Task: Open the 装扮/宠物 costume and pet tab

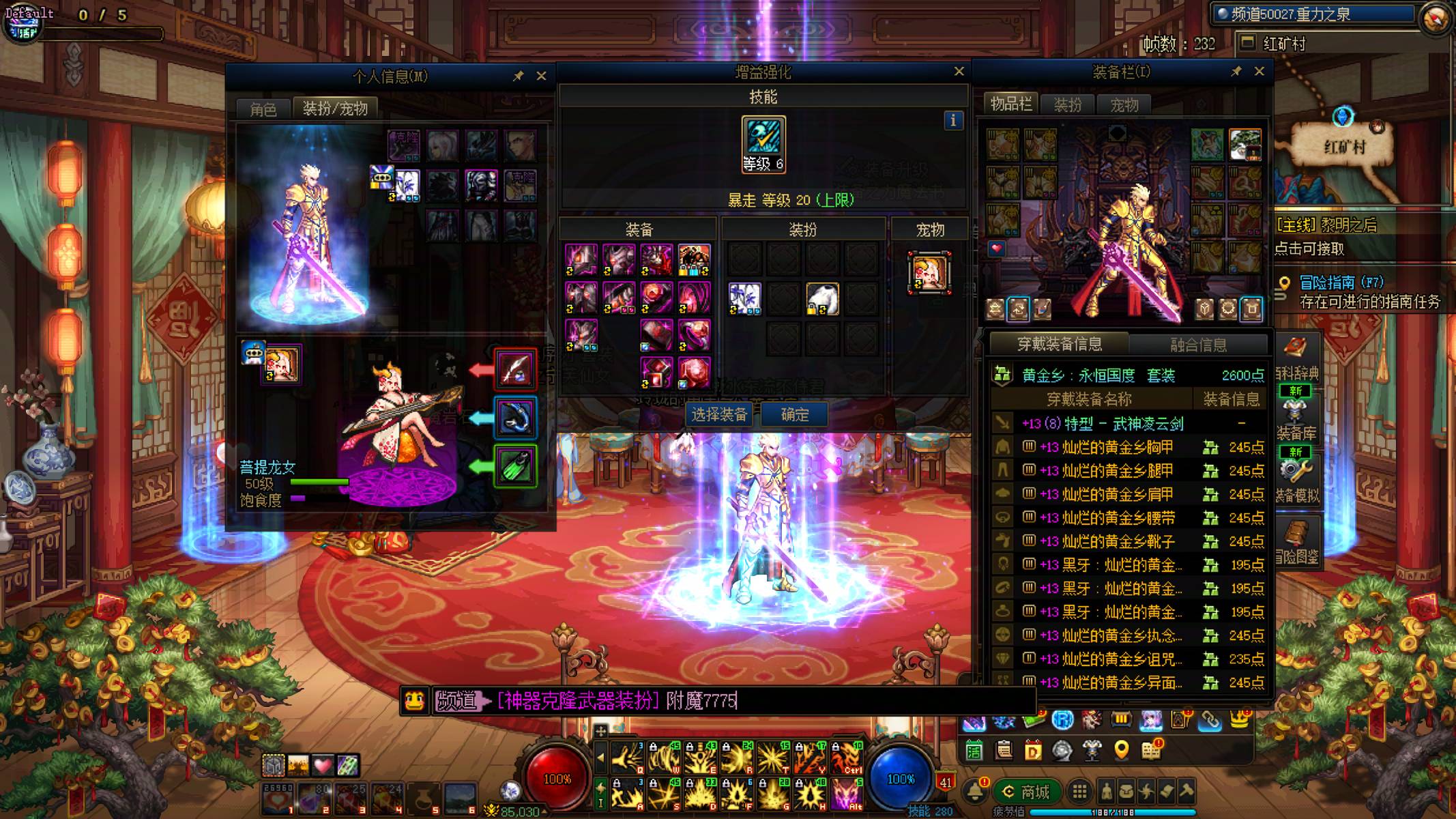Action: click(x=335, y=109)
